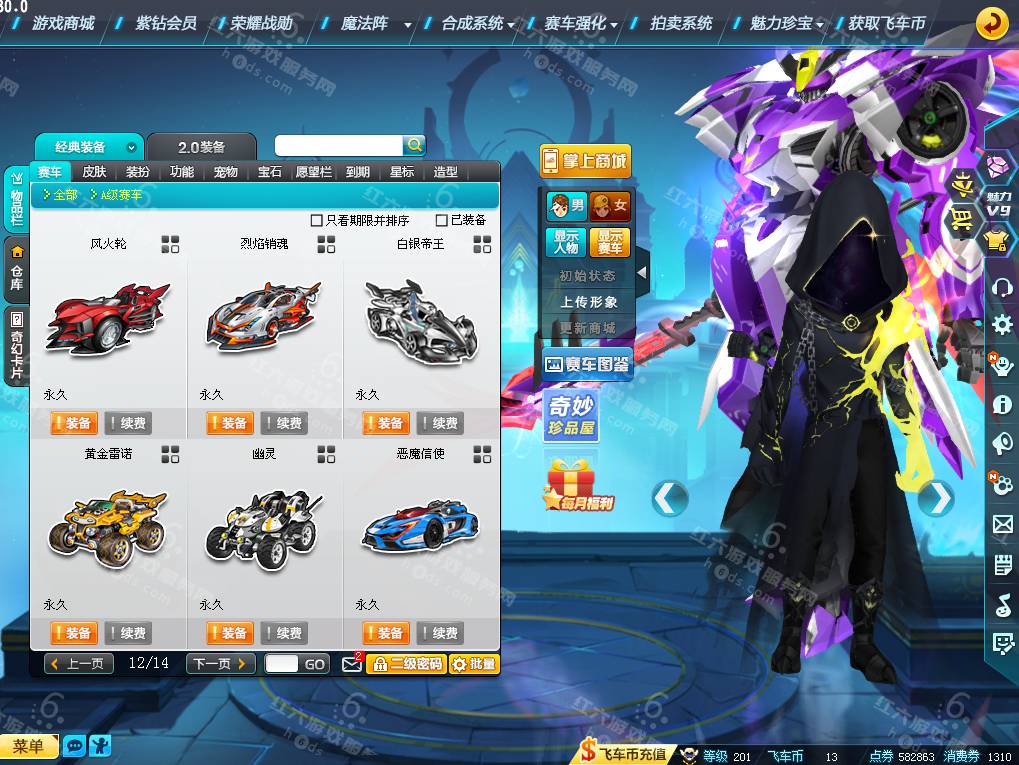Viewport: 1019px width, 765px height.
Task: Open the 赛车图鉴 car gallery
Action: point(586,366)
